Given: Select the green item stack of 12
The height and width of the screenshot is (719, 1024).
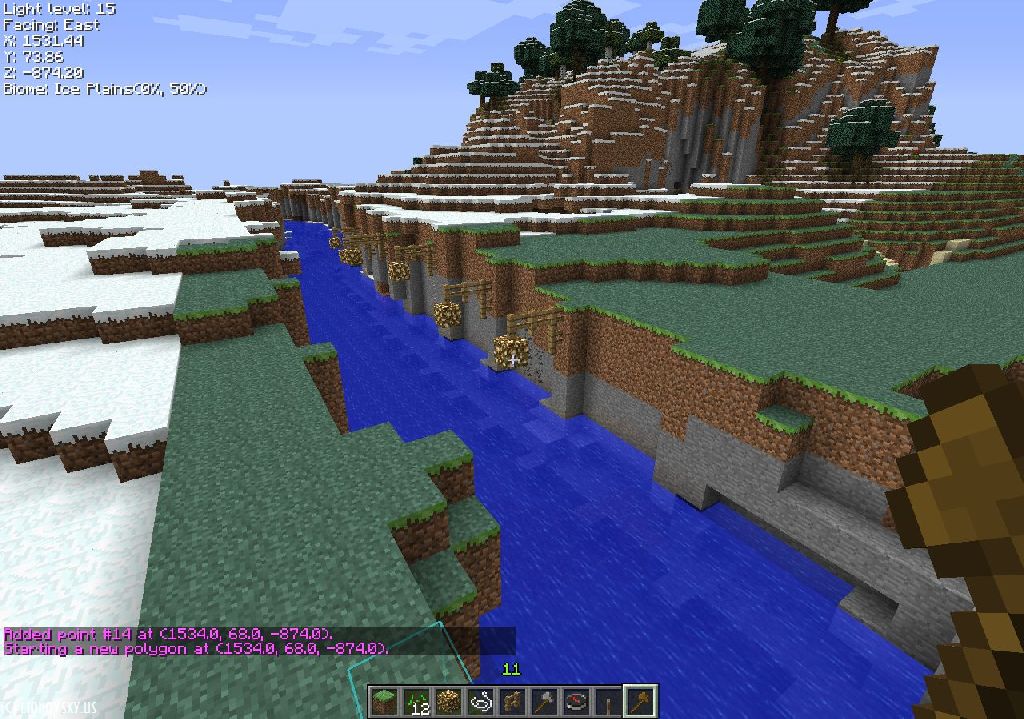Looking at the screenshot, I should (x=416, y=702).
